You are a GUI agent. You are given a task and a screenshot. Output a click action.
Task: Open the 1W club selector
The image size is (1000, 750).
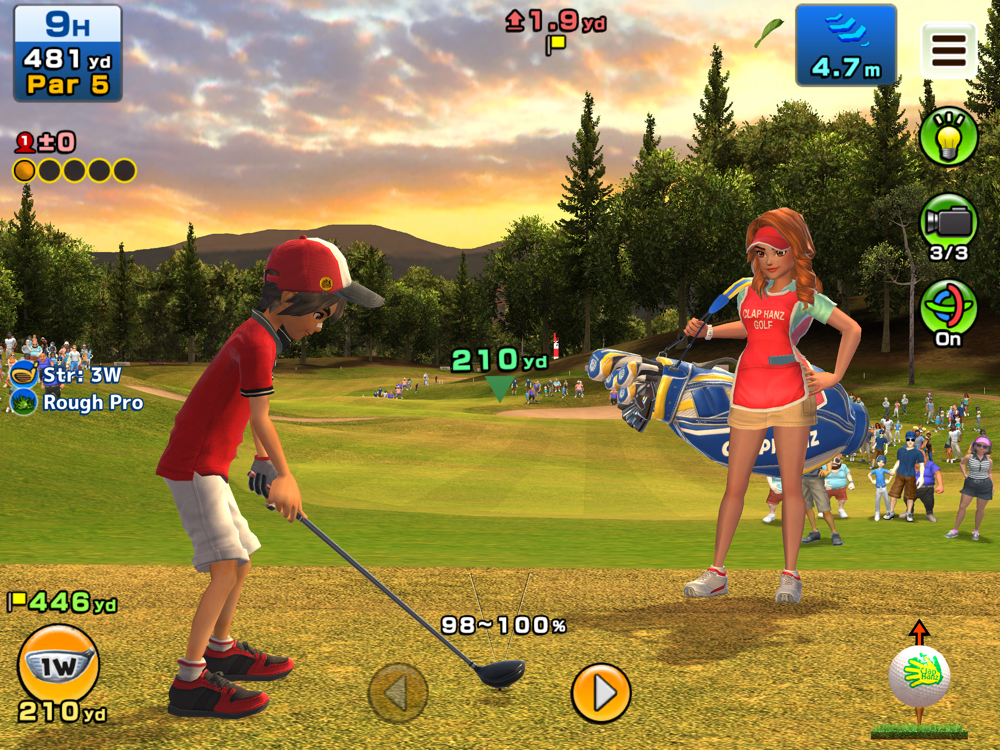tap(59, 663)
